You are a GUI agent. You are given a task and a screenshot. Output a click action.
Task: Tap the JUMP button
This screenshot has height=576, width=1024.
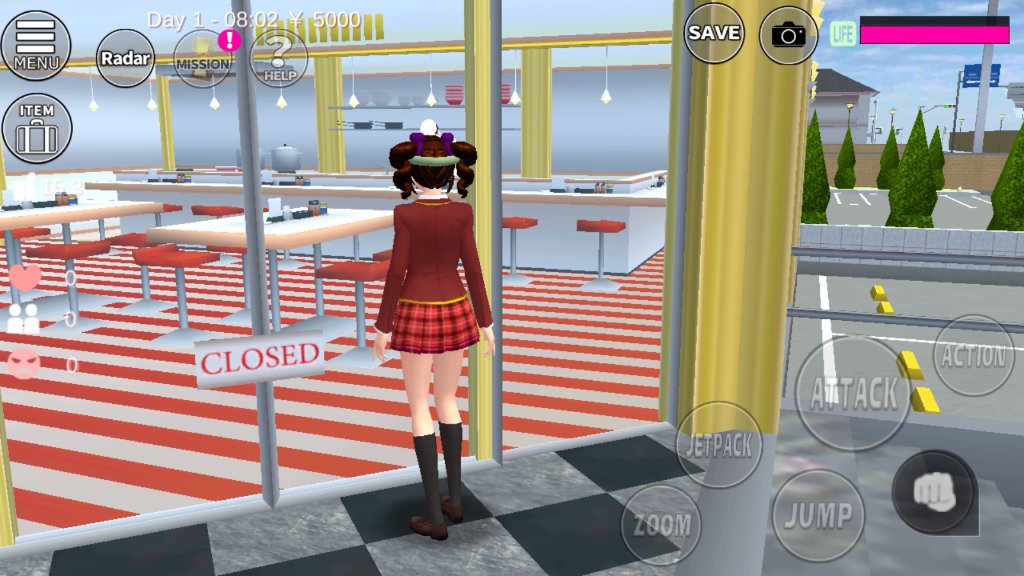(818, 516)
